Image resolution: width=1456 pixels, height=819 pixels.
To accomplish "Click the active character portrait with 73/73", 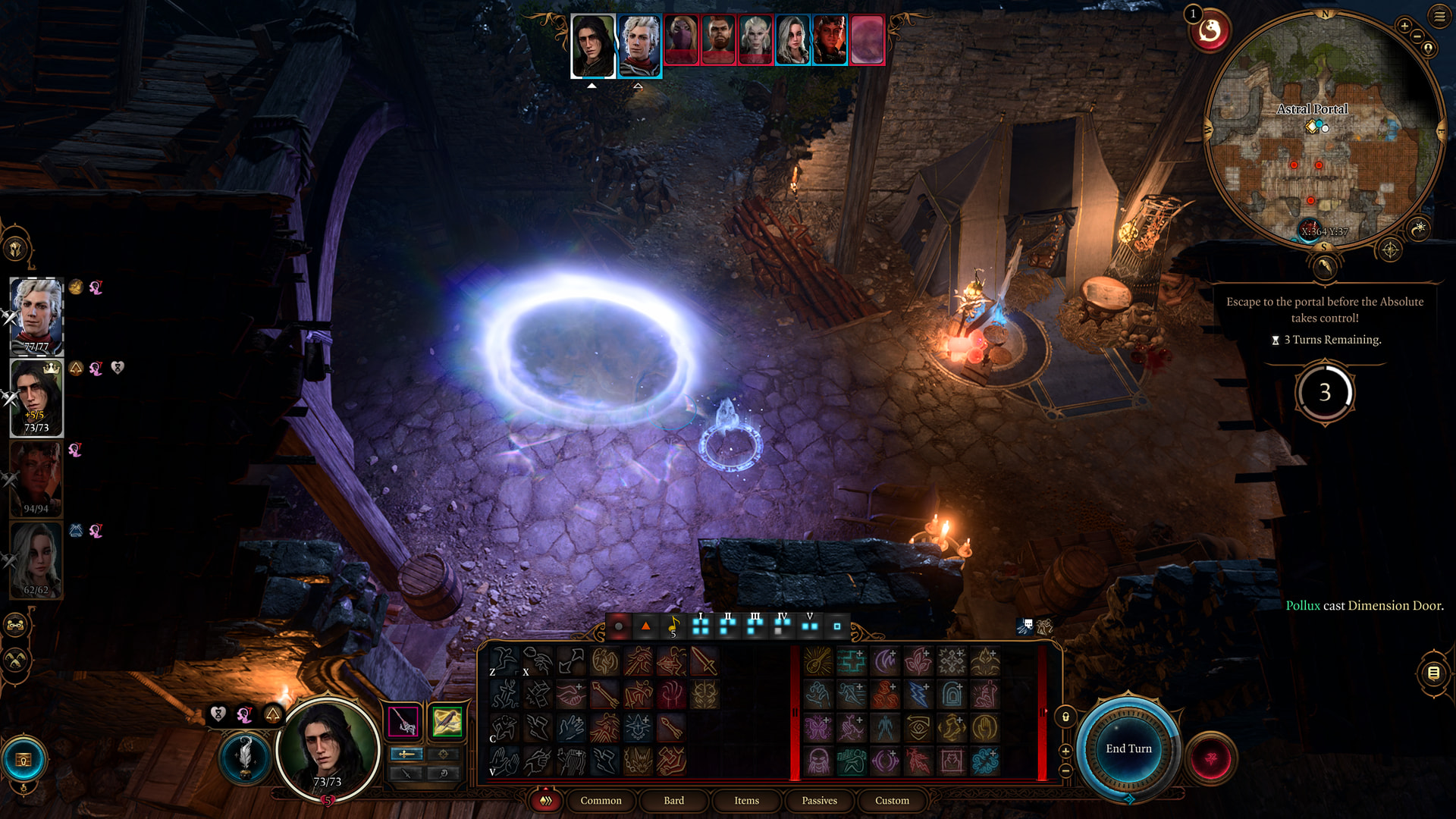I will [x=328, y=748].
